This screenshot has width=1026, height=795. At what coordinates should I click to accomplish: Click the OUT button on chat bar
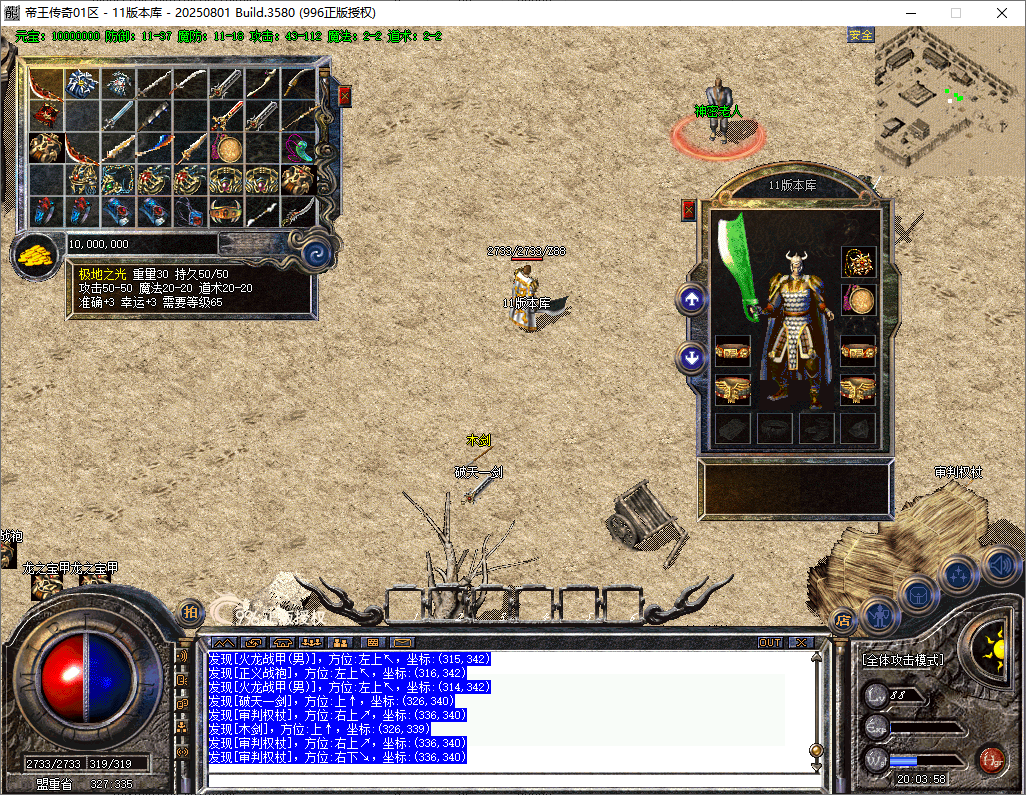click(x=770, y=642)
